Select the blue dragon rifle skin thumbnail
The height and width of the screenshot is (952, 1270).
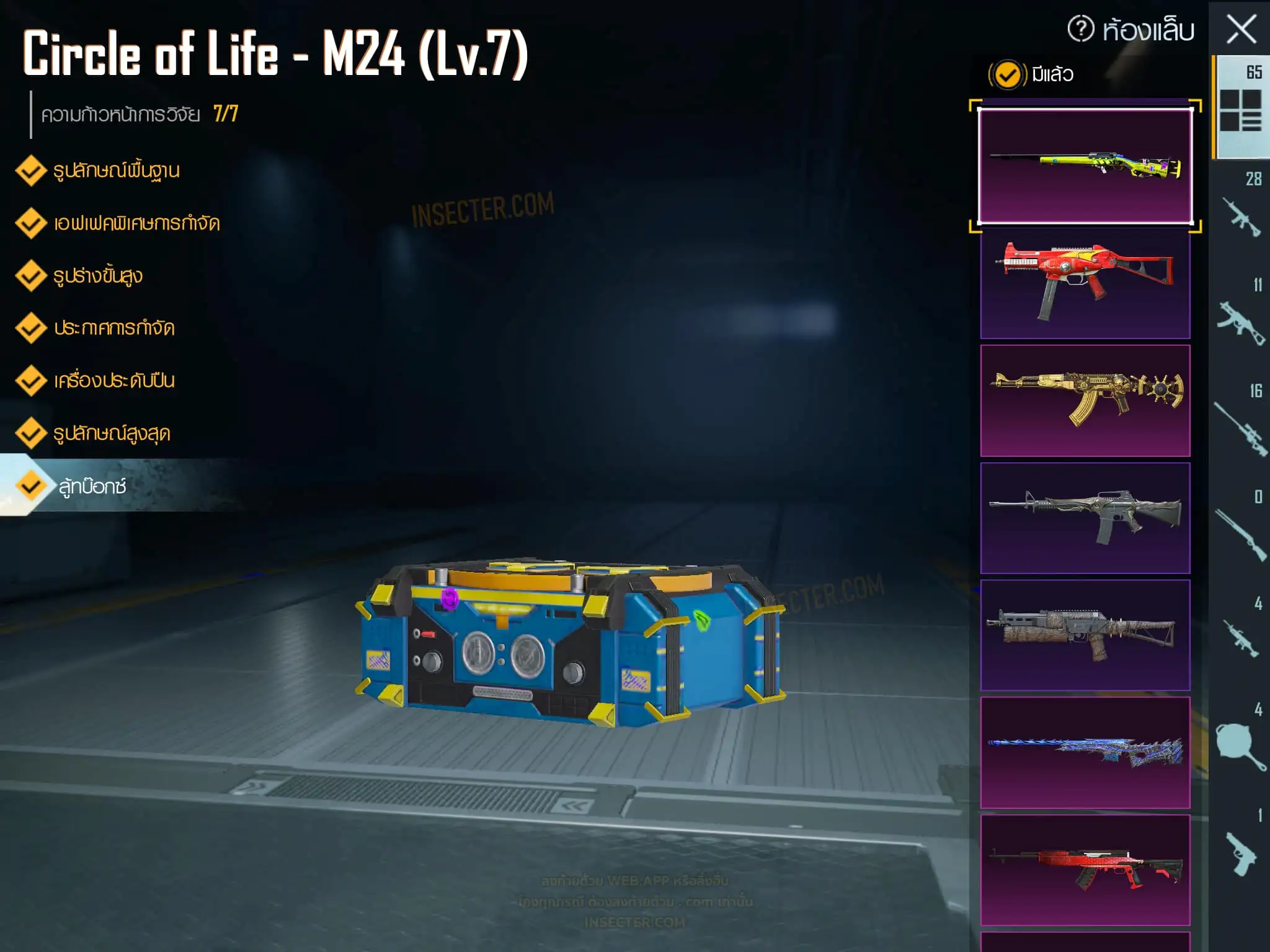(x=1085, y=752)
